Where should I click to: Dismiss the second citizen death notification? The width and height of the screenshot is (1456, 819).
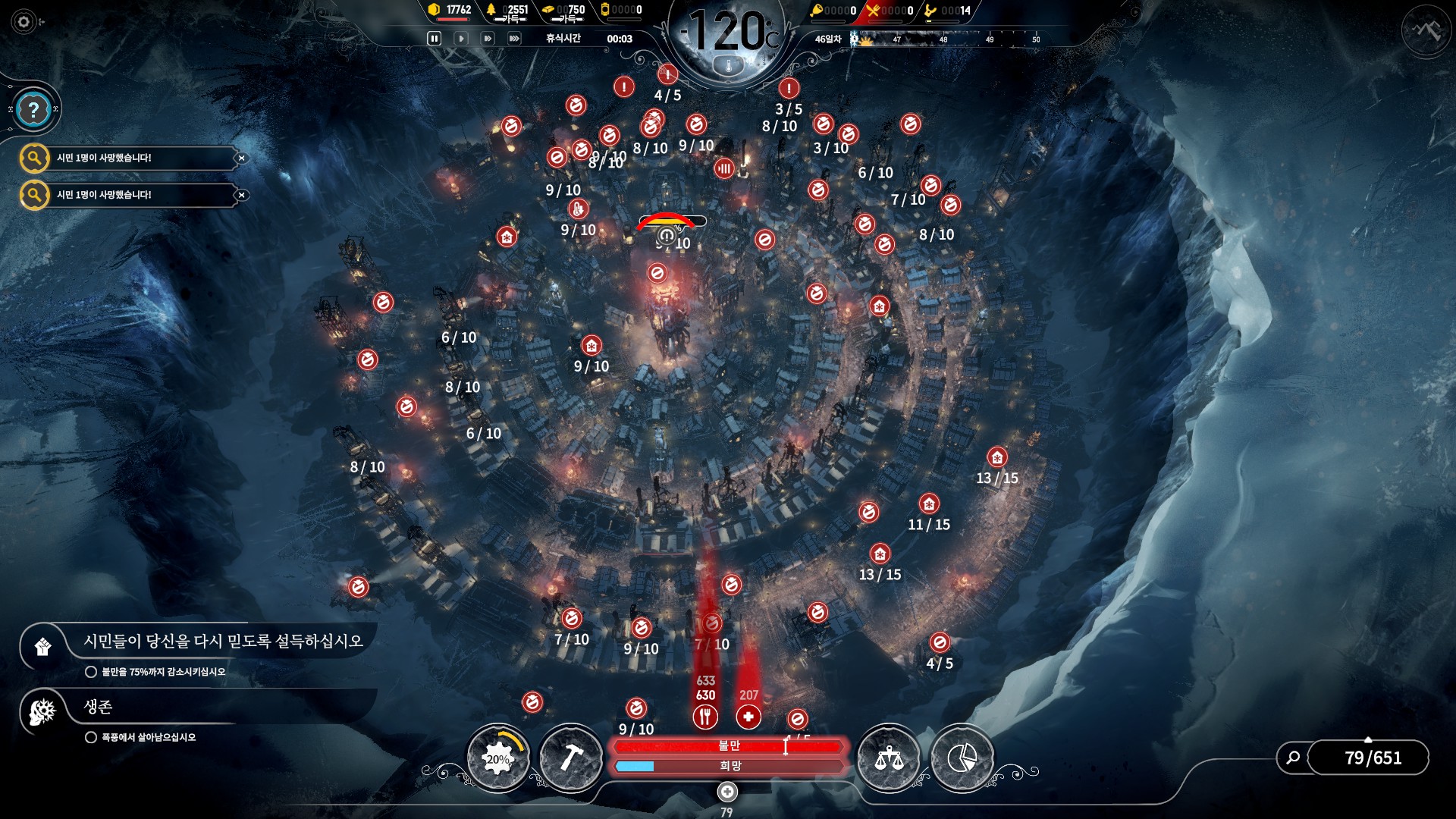click(241, 196)
